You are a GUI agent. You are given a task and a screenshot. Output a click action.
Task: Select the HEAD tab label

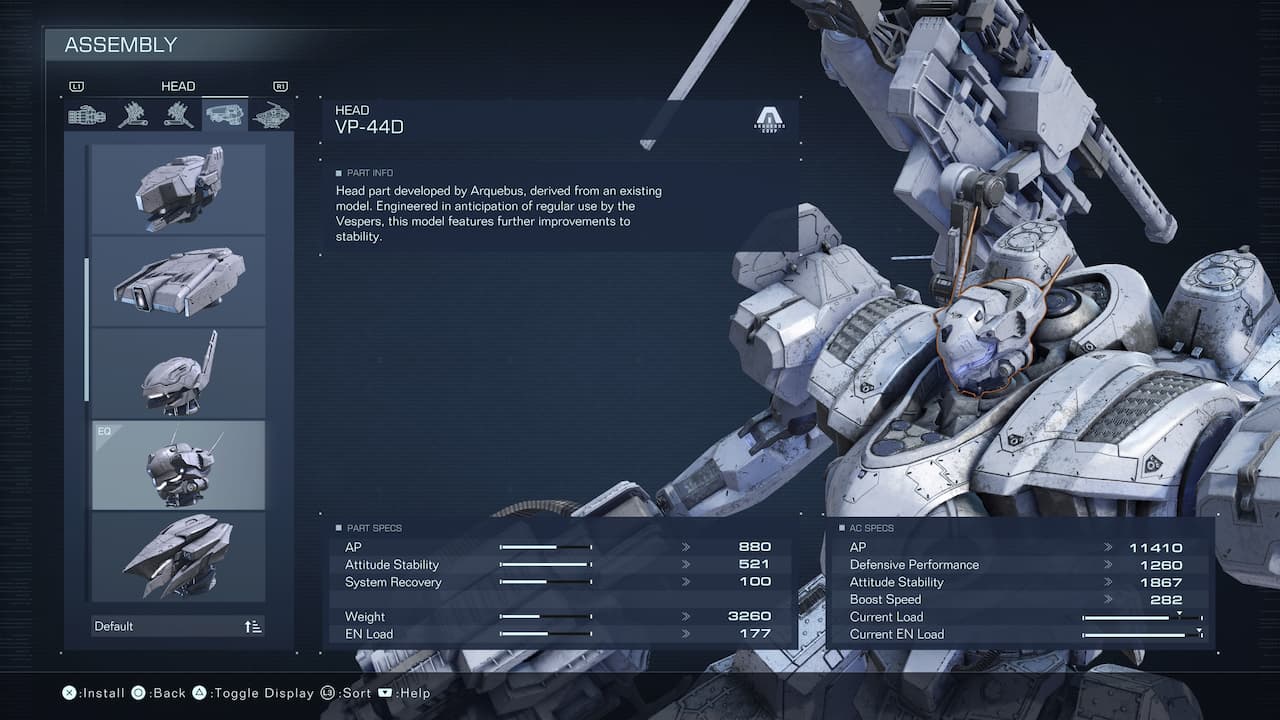178,86
